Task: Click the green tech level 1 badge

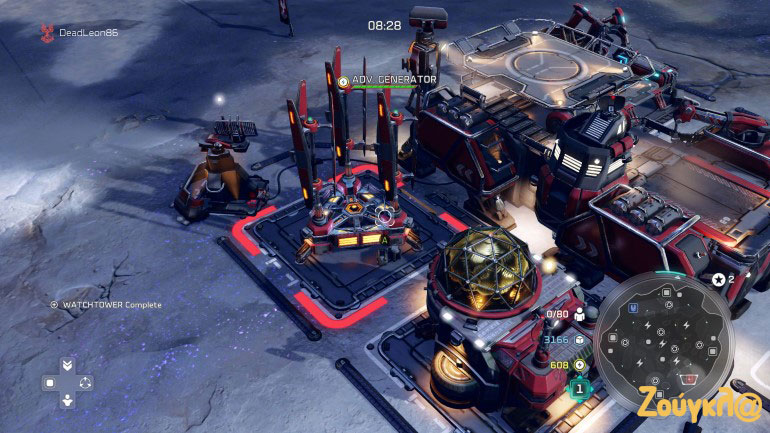Action: (x=579, y=389)
